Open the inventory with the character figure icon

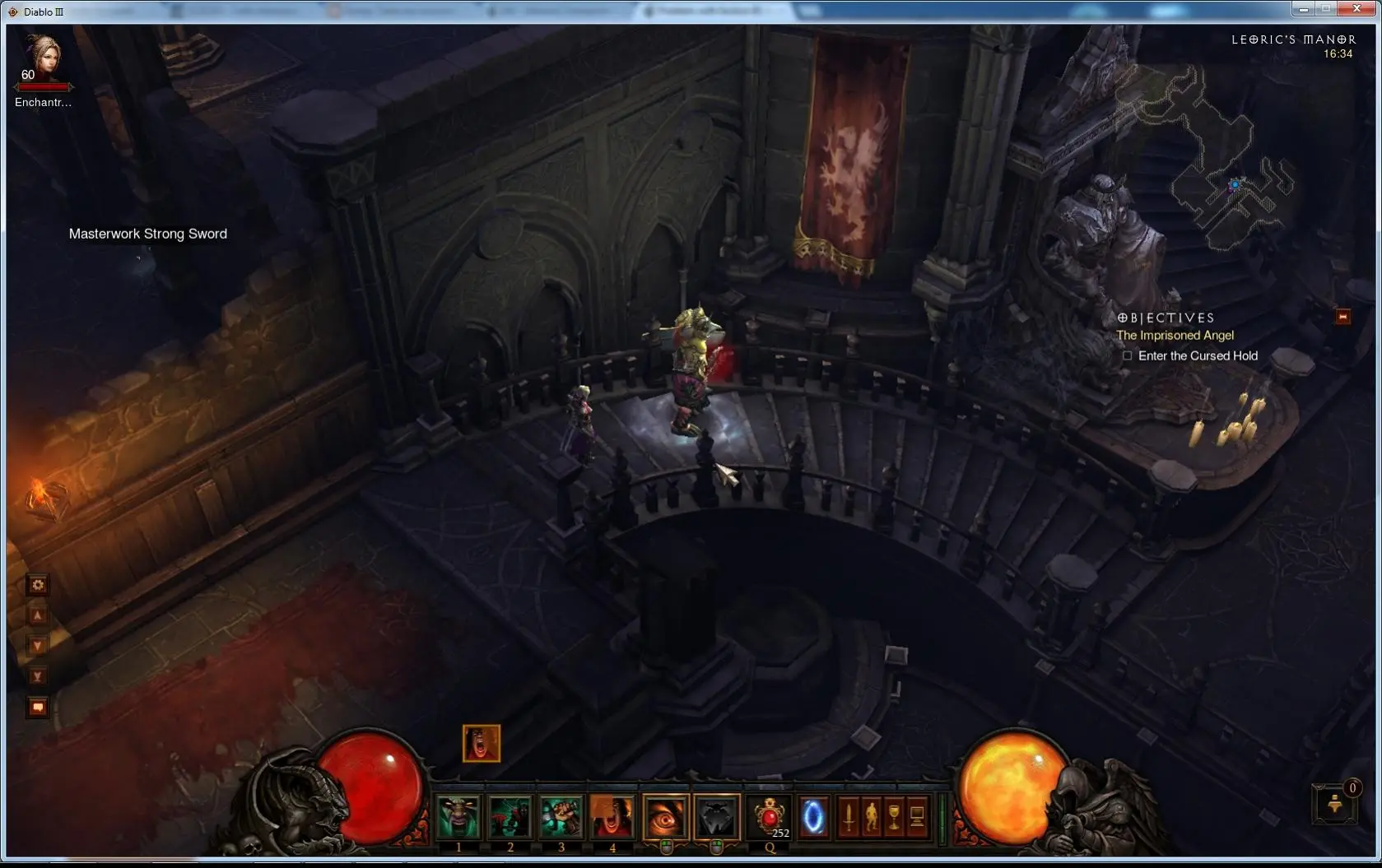[x=871, y=818]
